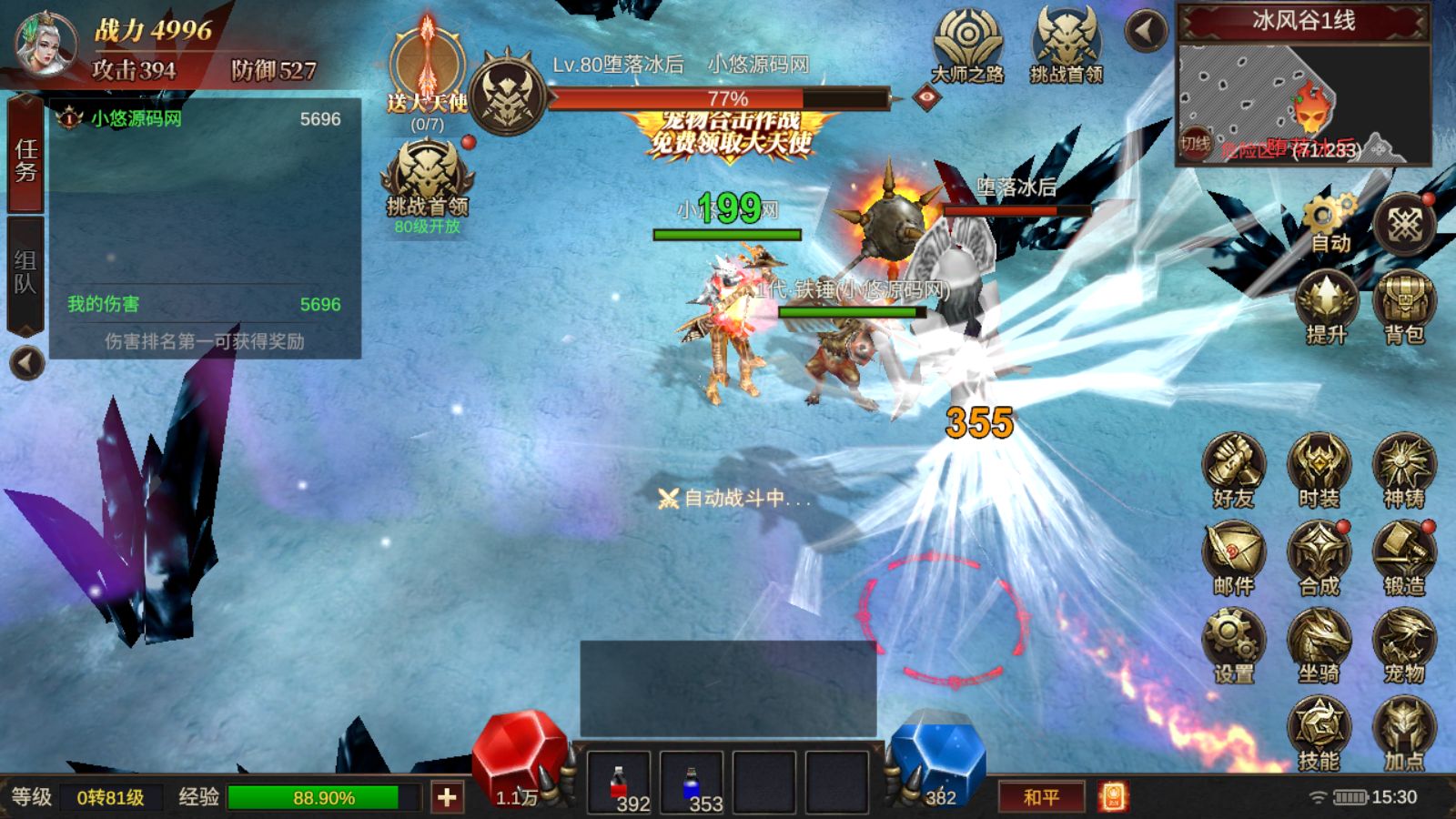Open the 背包 backpack
The width and height of the screenshot is (1456, 819).
[1404, 308]
